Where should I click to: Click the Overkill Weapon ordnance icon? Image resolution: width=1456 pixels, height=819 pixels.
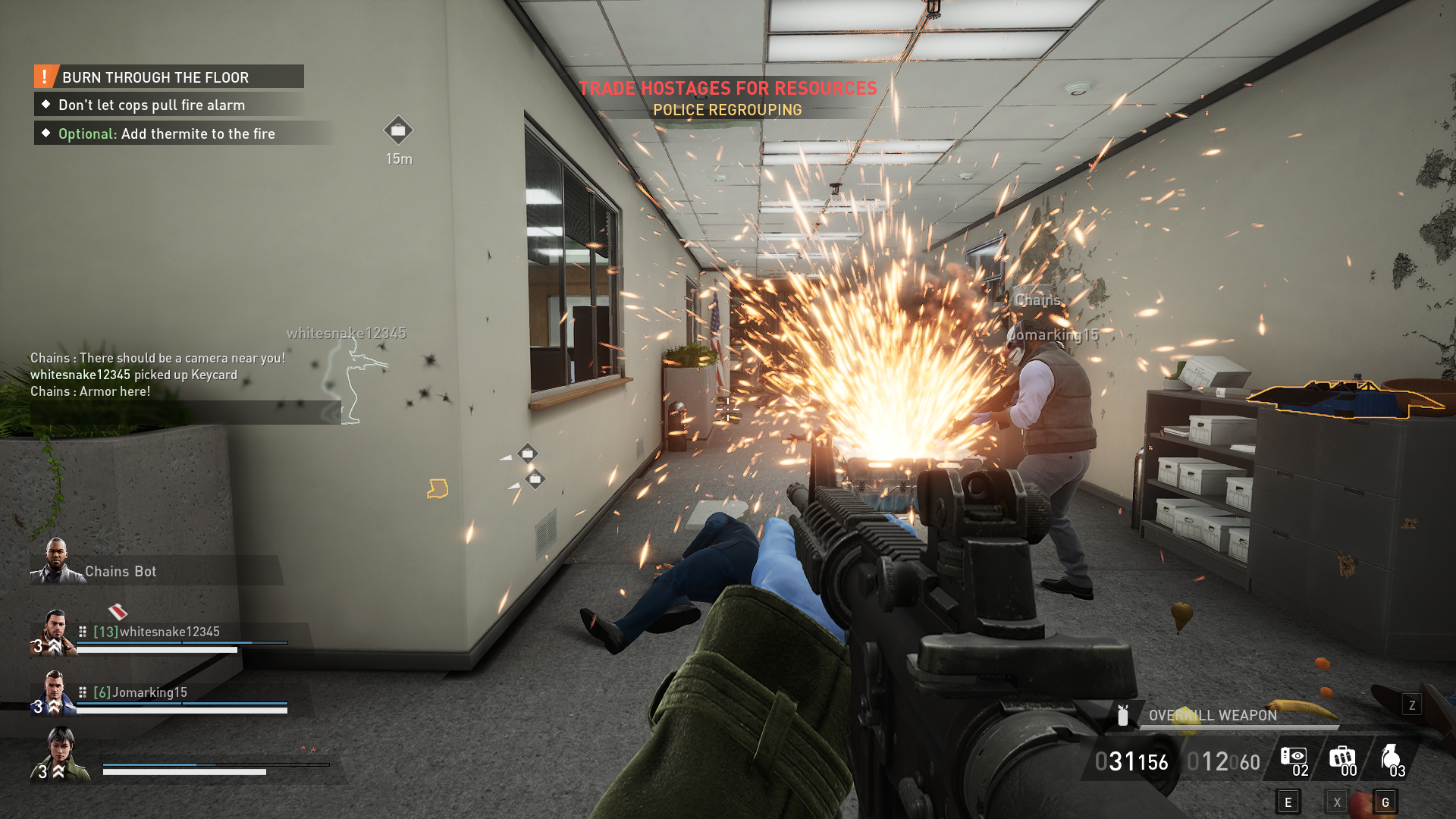click(1122, 715)
